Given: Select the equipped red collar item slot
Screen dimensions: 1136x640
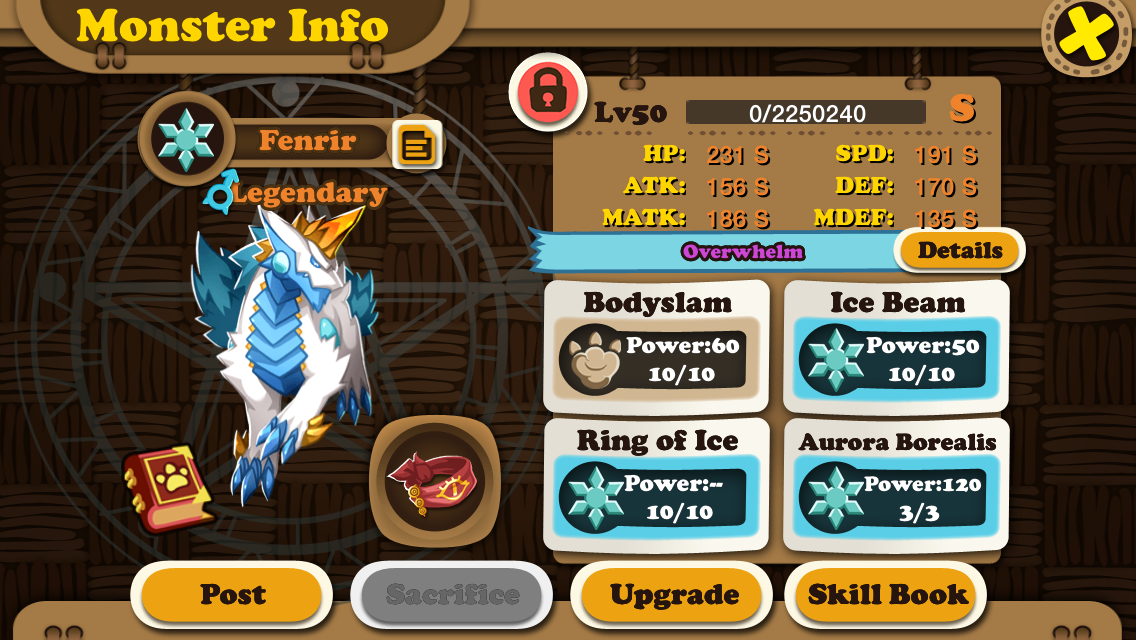Looking at the screenshot, I should tap(434, 481).
